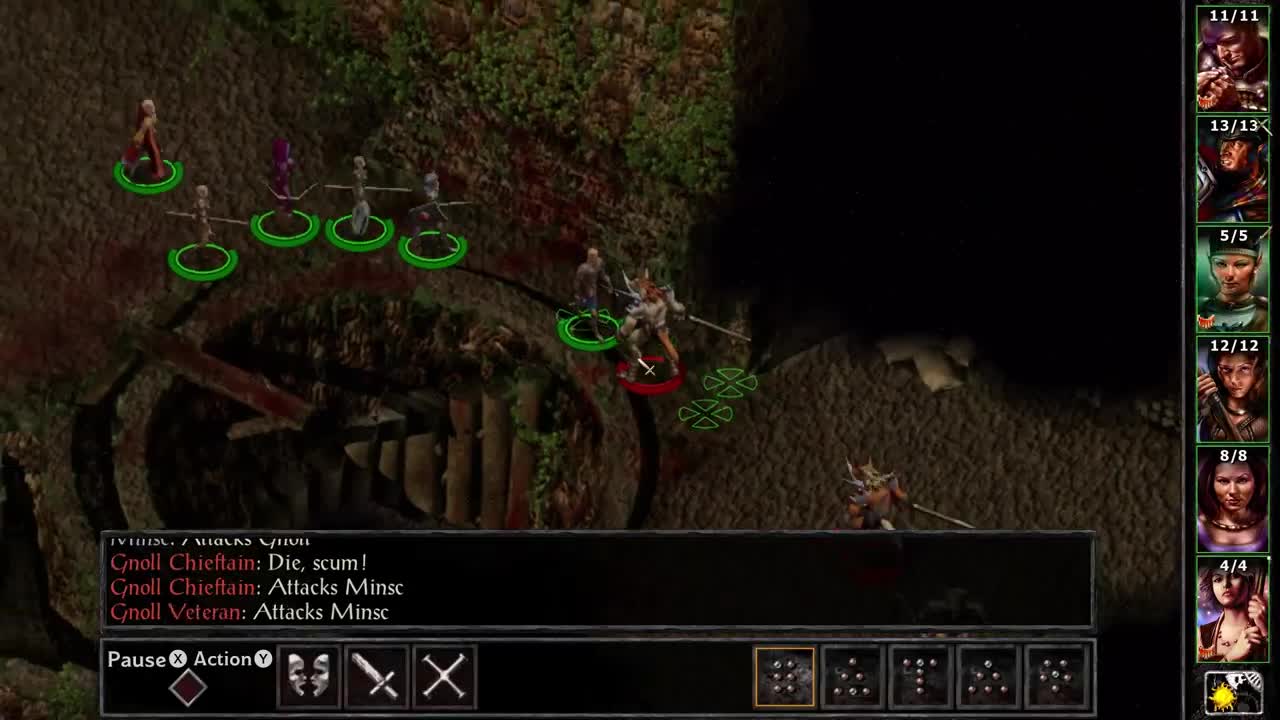Screen dimensions: 1280x720
Task: Toggle the sun and skull button
Action: point(1233,692)
